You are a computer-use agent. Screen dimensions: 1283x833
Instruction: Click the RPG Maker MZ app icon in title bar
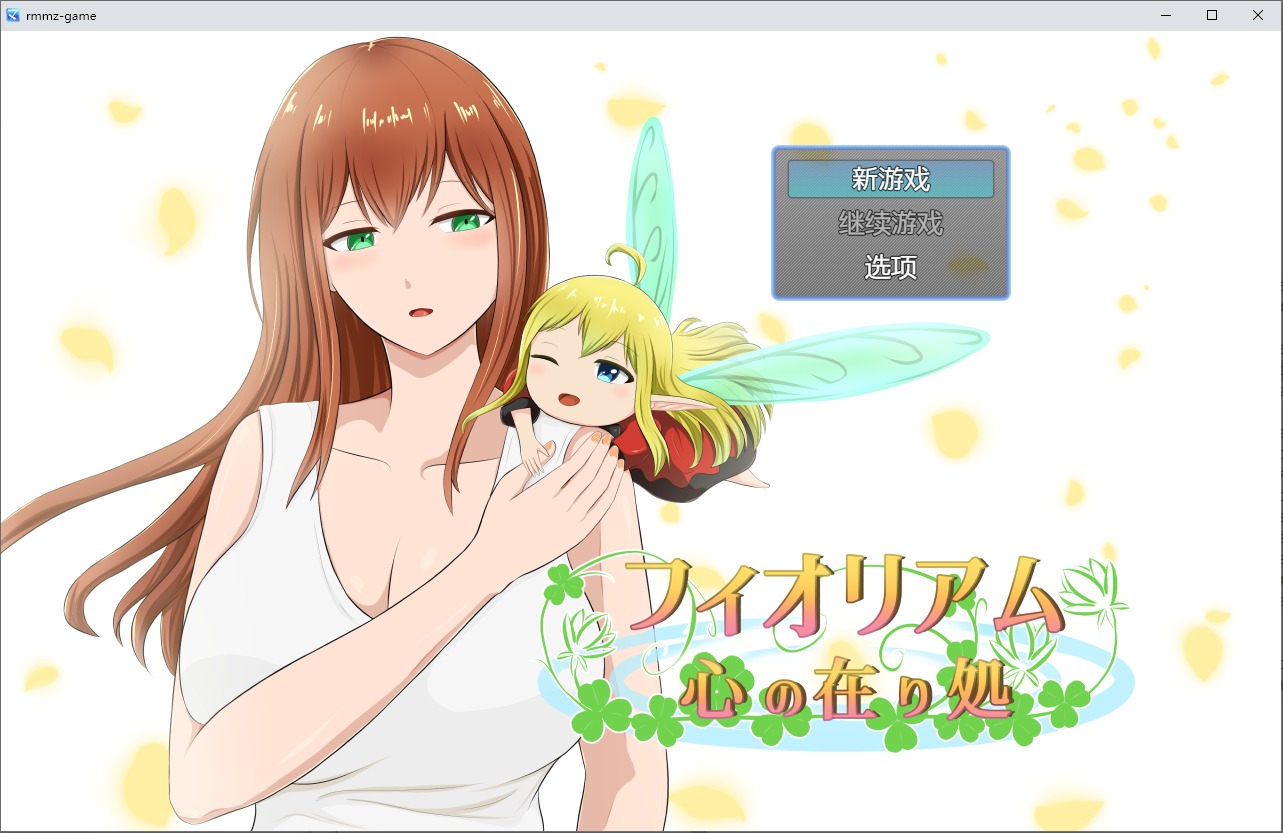click(x=15, y=15)
